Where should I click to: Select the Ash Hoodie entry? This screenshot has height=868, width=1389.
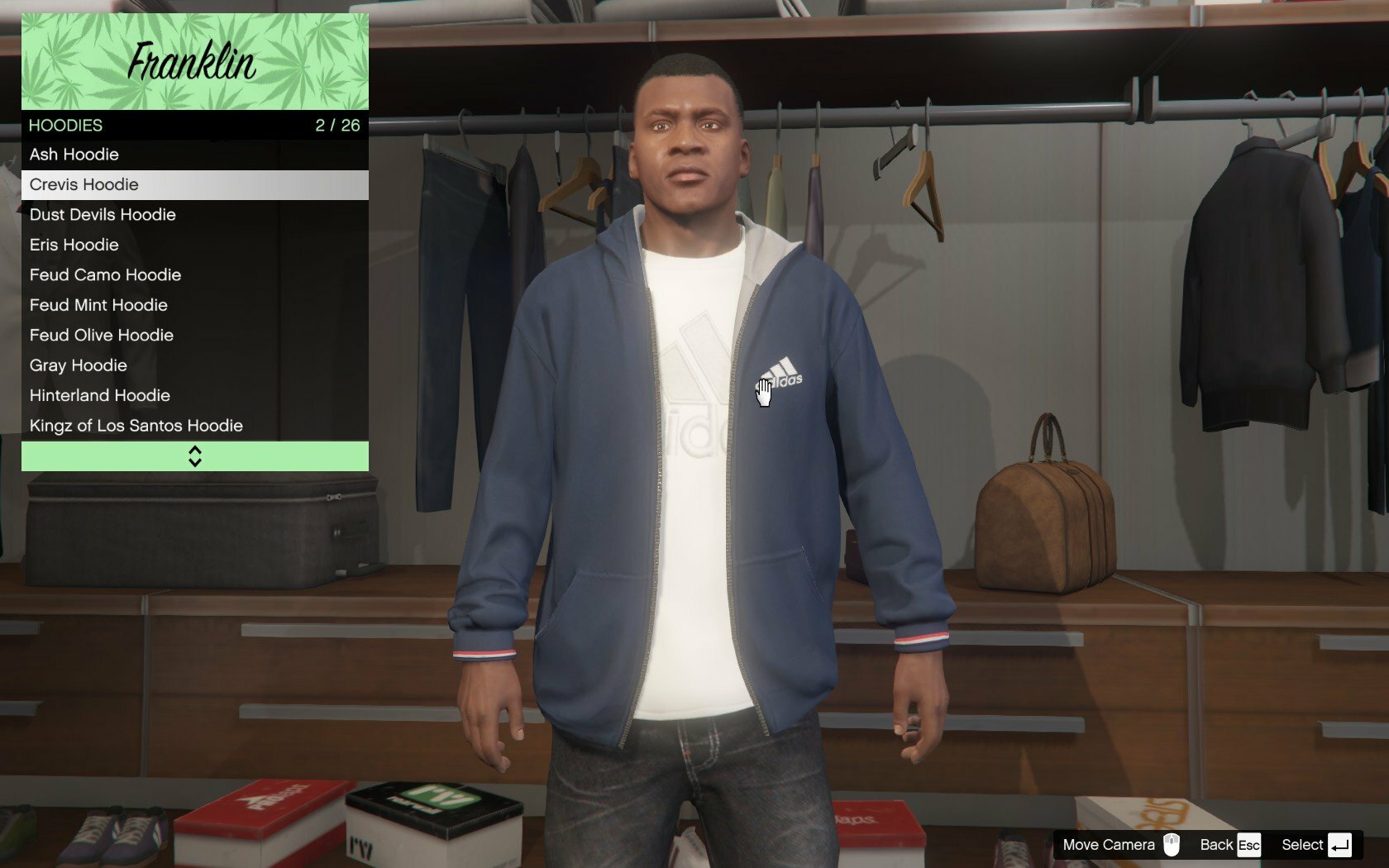[194, 155]
